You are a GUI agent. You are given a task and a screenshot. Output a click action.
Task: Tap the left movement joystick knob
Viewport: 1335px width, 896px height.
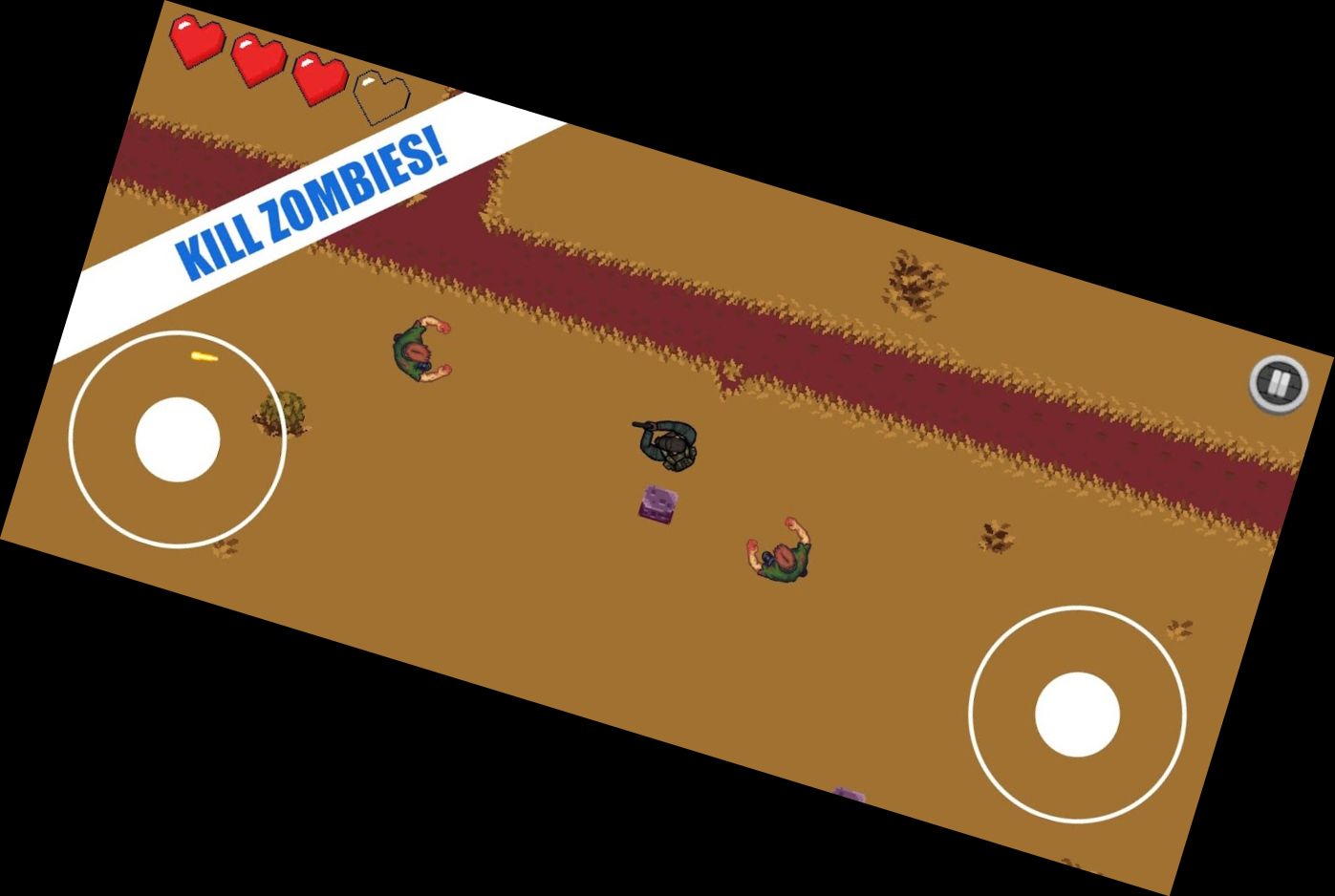pyautogui.click(x=178, y=439)
